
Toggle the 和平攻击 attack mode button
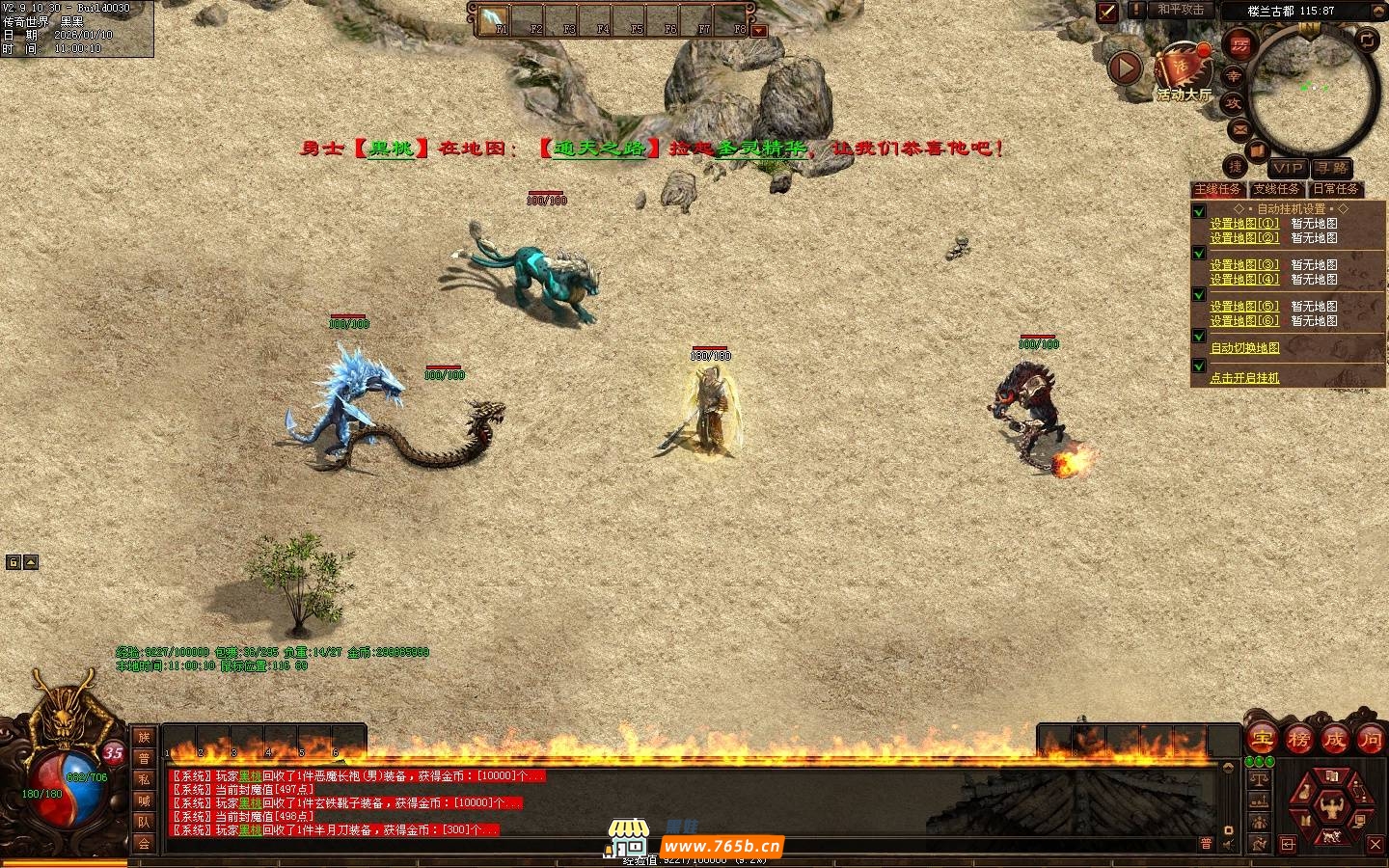(x=1182, y=10)
